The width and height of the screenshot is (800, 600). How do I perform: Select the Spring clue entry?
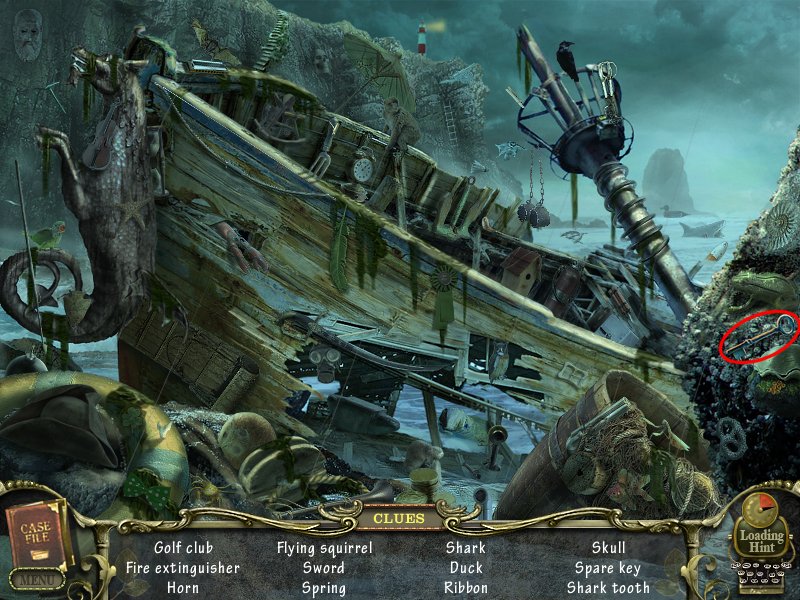pyautogui.click(x=324, y=588)
